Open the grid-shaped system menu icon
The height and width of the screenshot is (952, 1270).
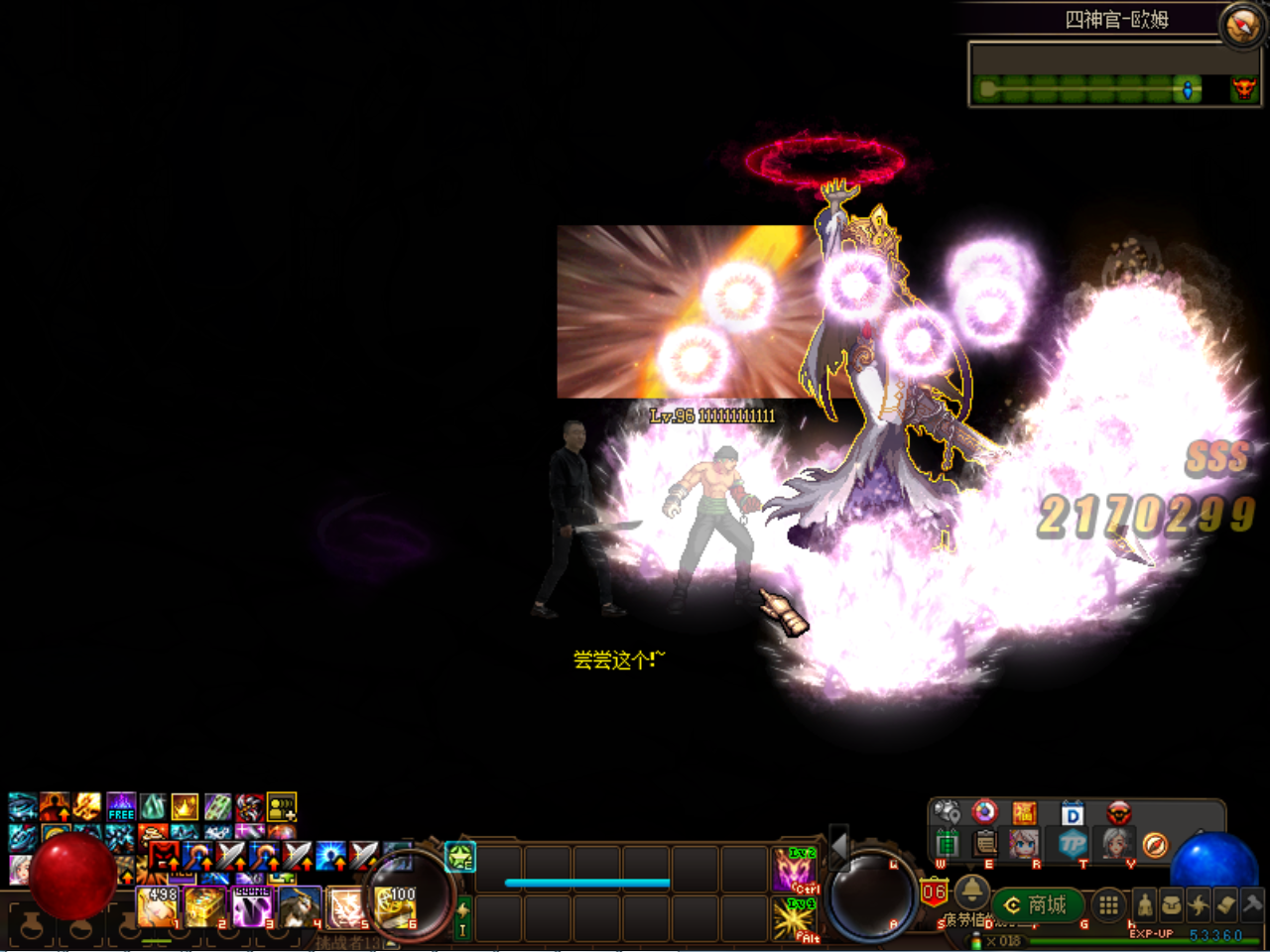1107,905
